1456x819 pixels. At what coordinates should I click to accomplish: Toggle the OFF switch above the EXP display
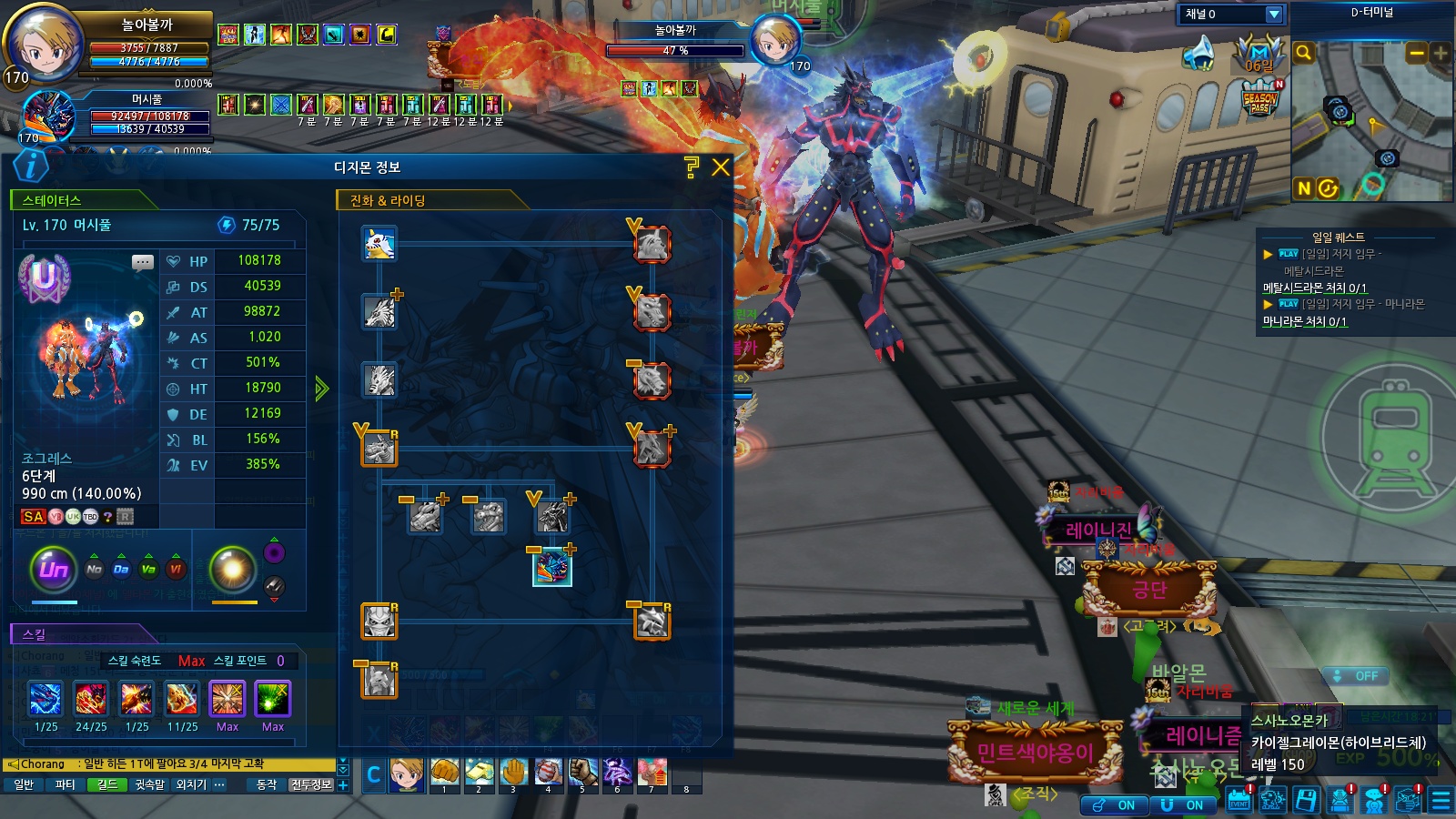(1355, 676)
